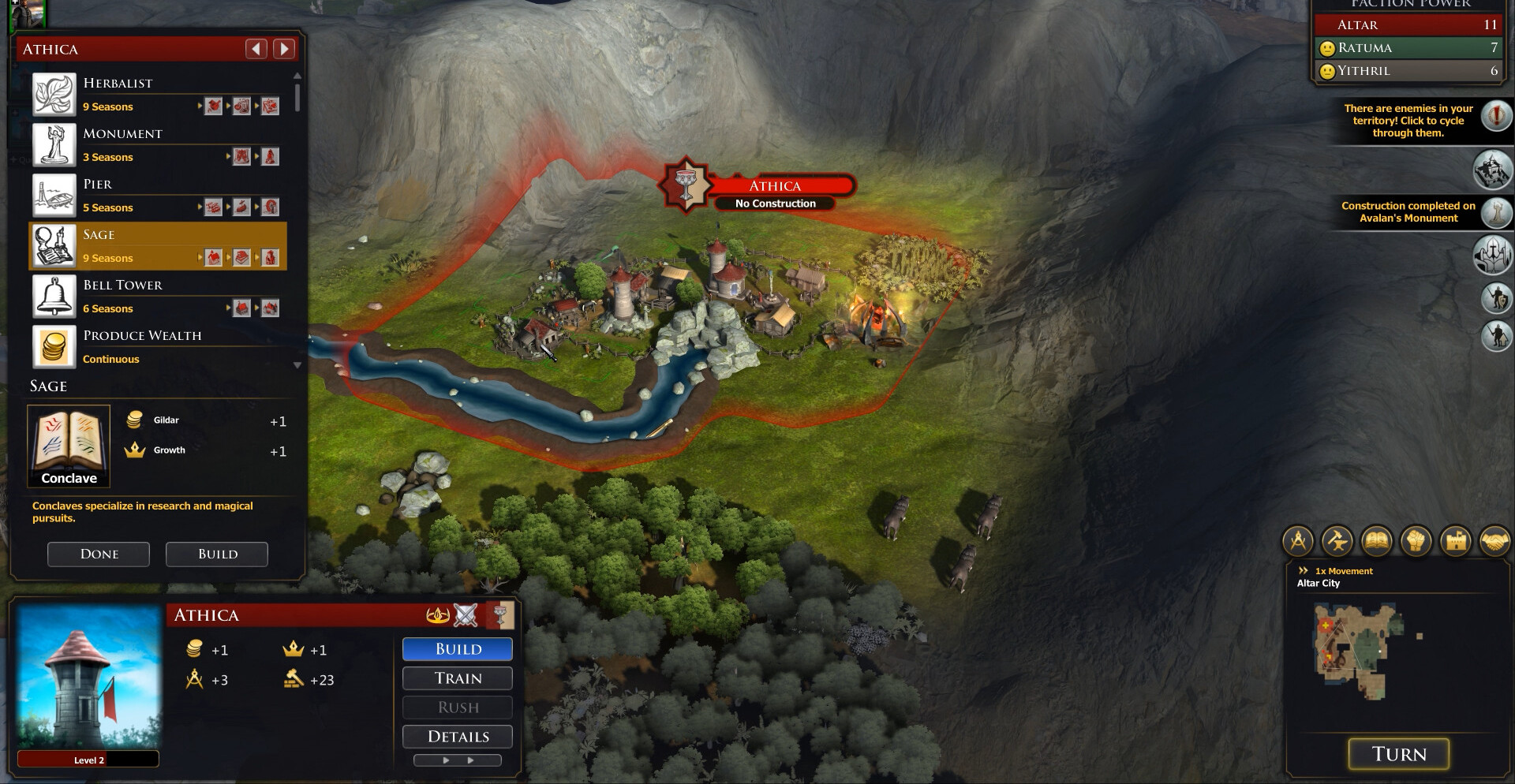Open the blue Build button in city panel
The image size is (1515, 784).
458,649
